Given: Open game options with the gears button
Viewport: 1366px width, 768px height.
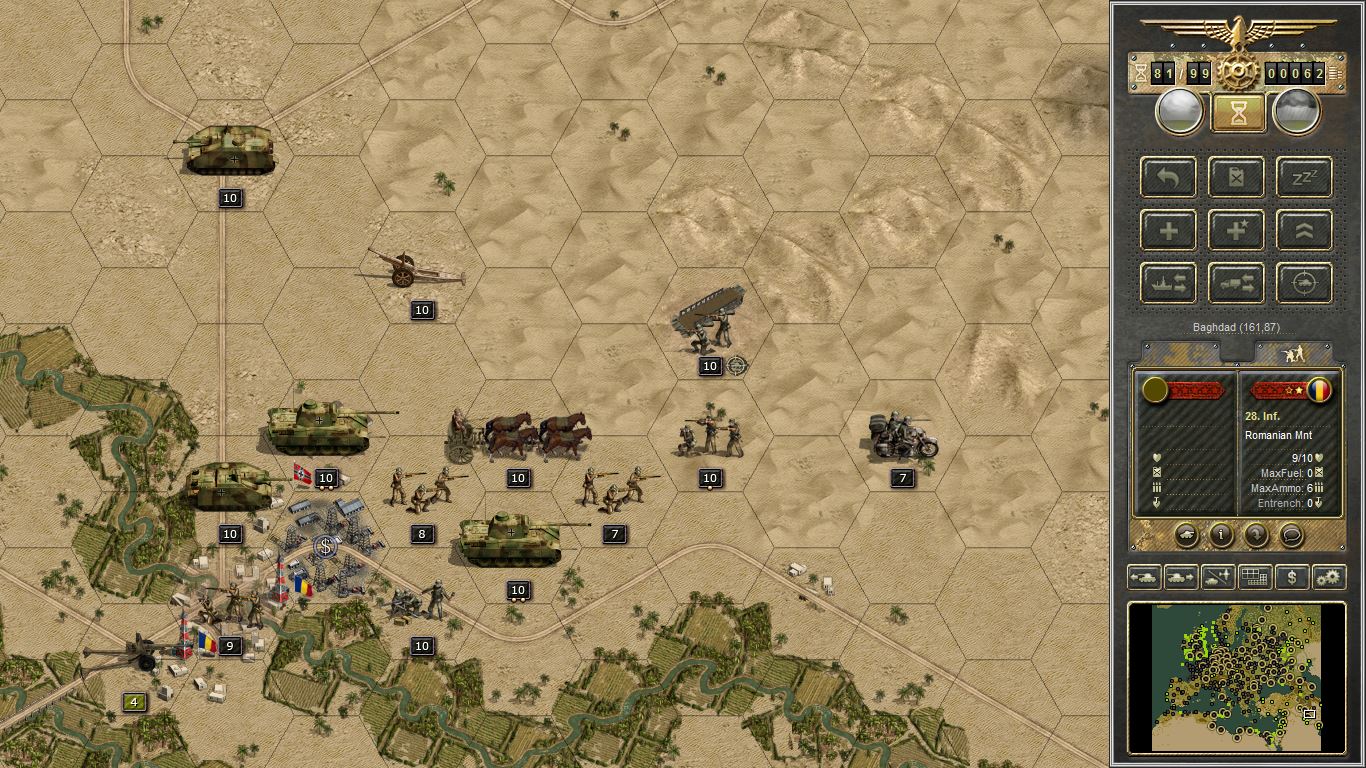Looking at the screenshot, I should (x=1329, y=577).
